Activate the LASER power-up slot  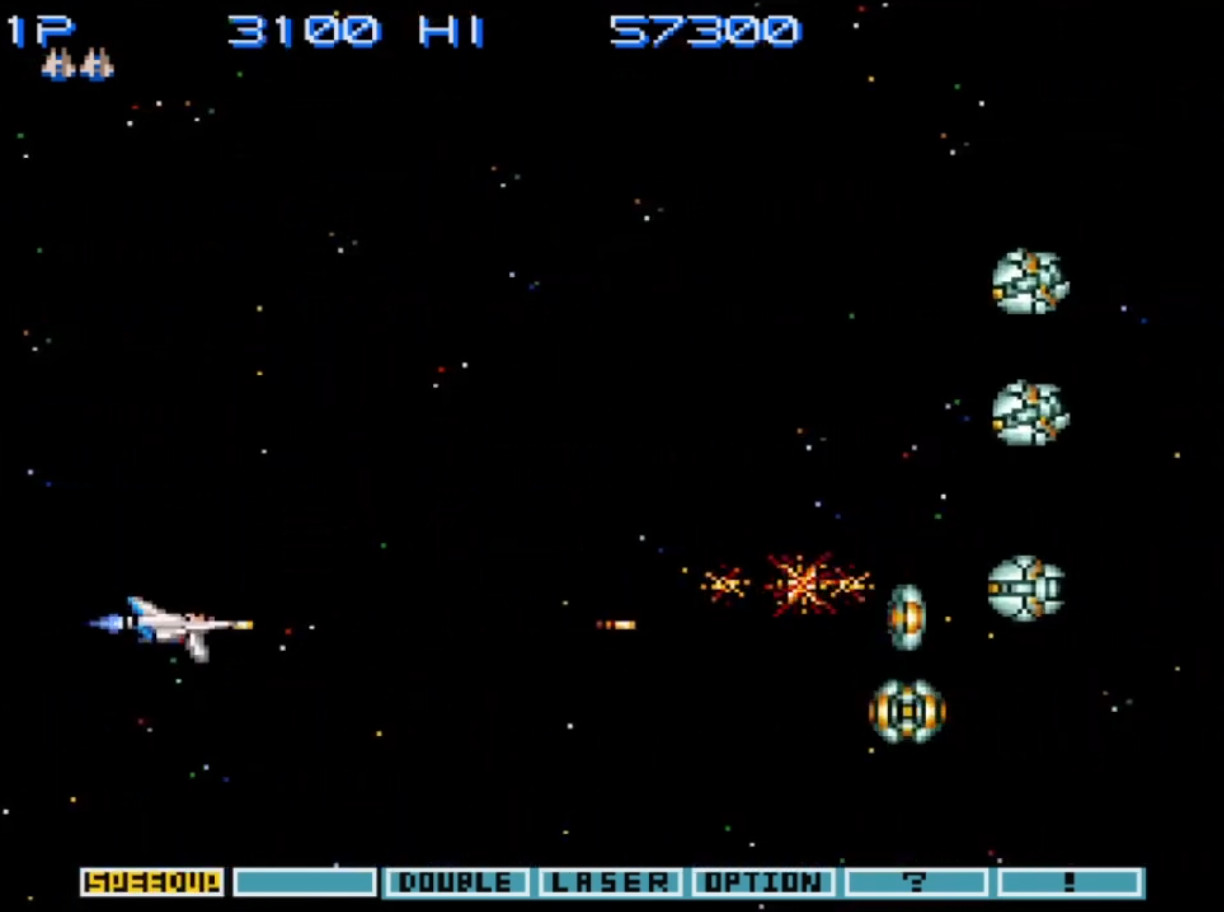click(610, 882)
